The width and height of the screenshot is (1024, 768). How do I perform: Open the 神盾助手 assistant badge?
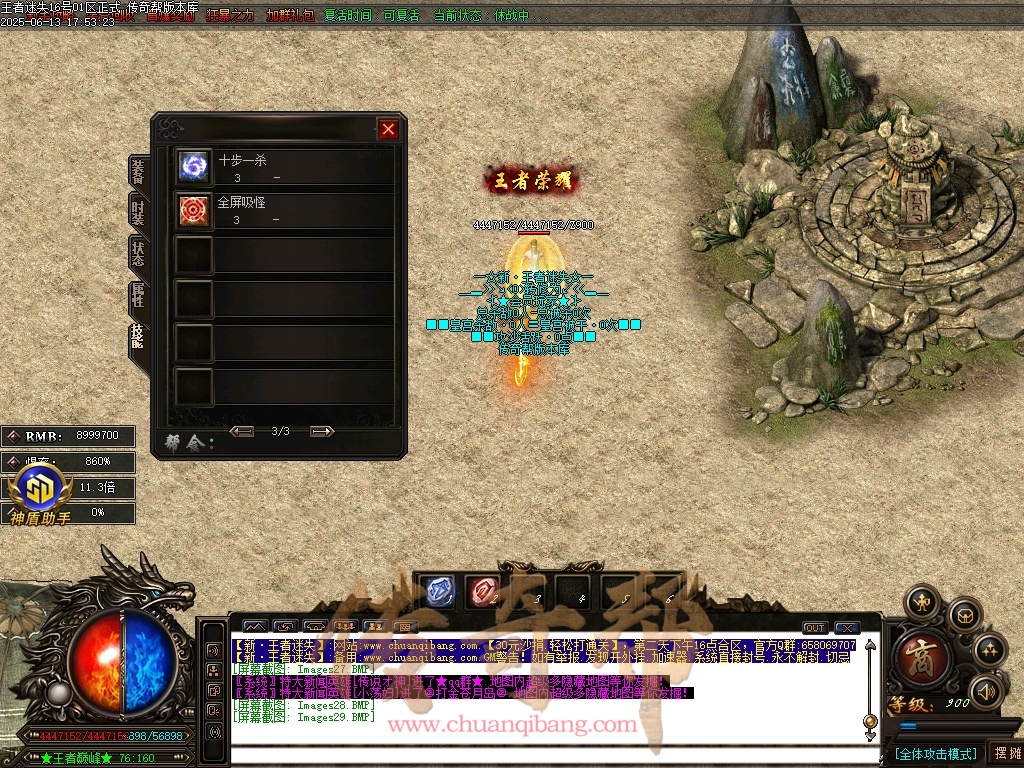(x=41, y=494)
